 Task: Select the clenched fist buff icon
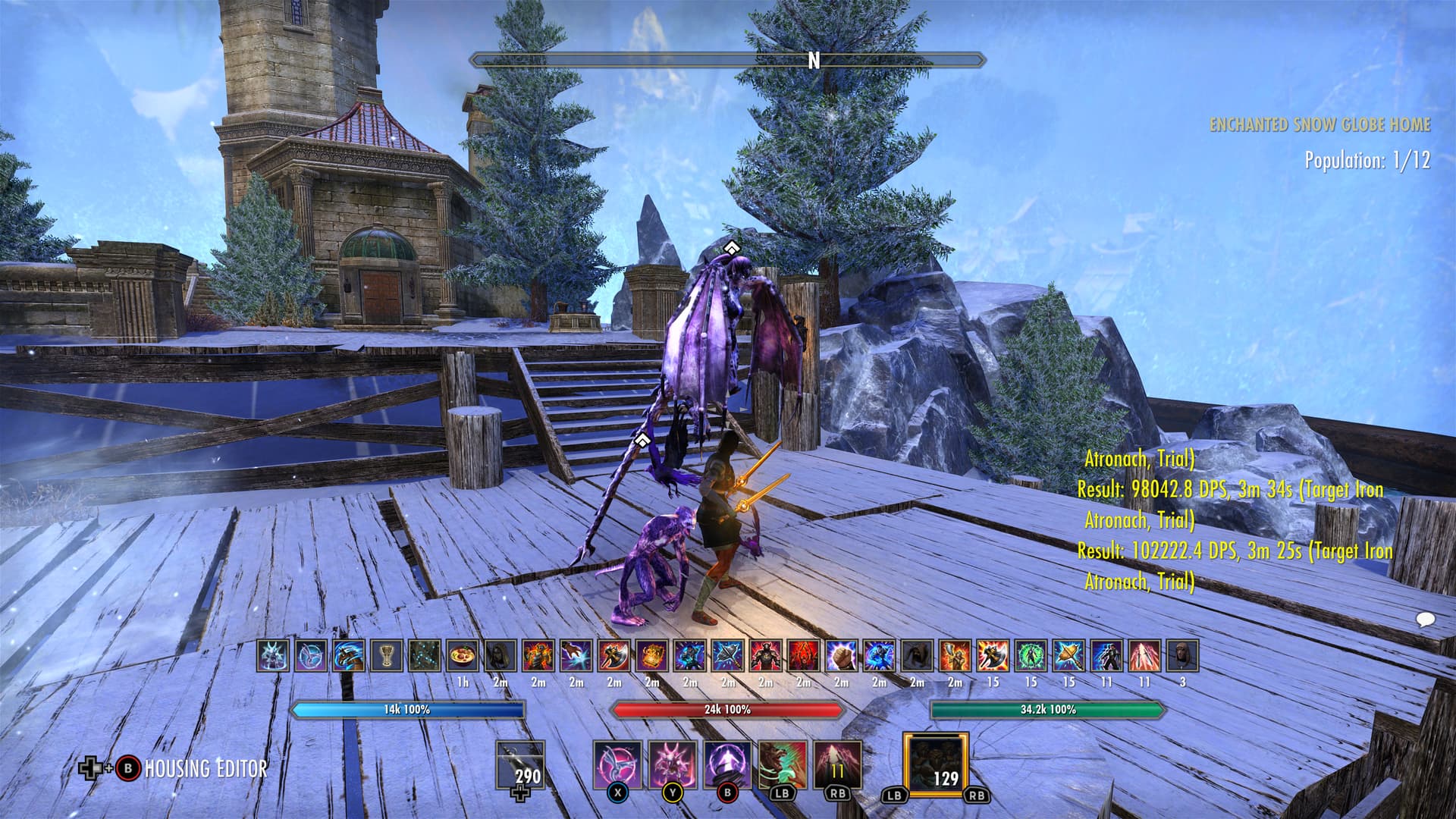pos(842,655)
